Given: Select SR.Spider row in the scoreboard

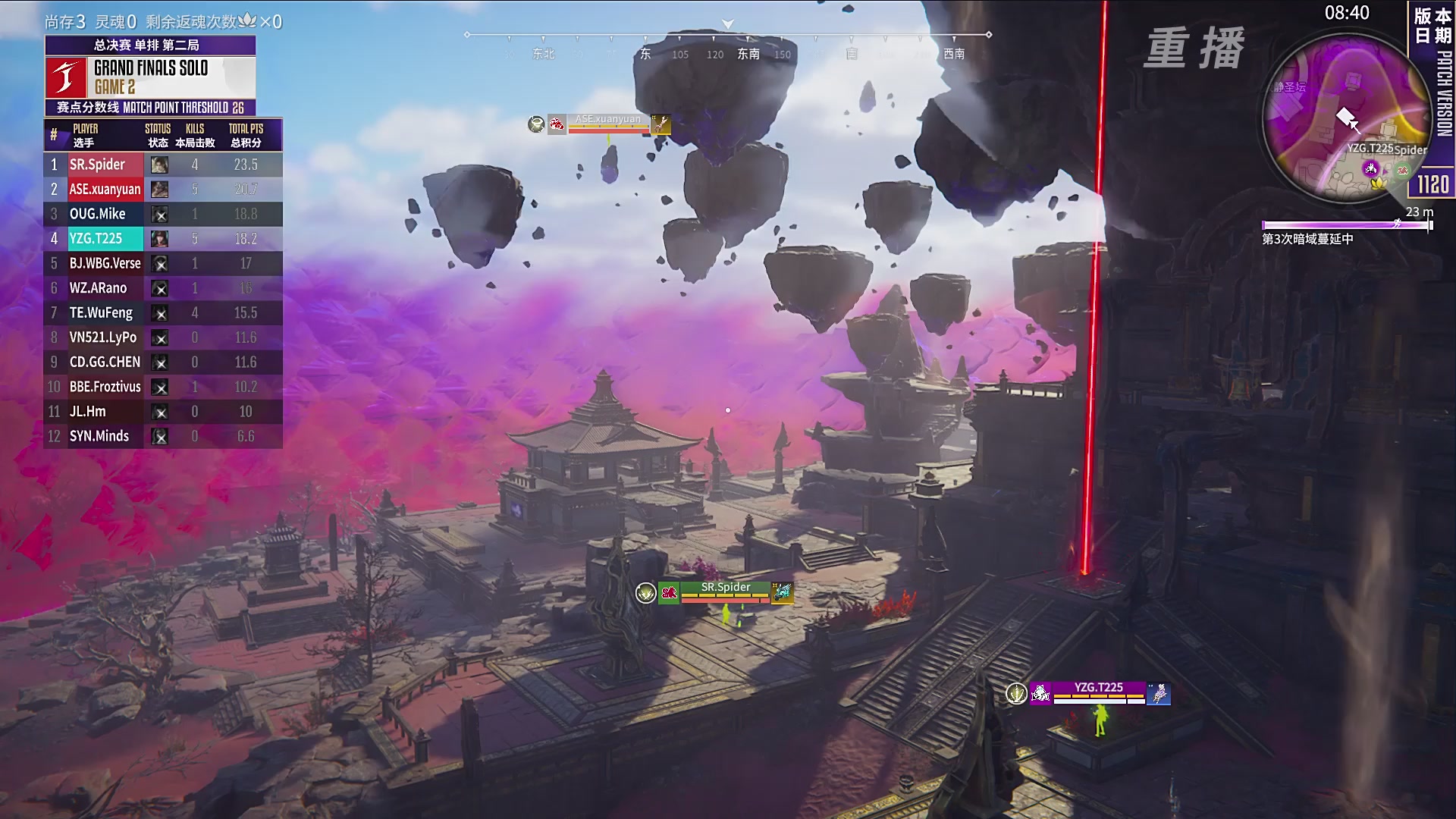Looking at the screenshot, I should [163, 165].
